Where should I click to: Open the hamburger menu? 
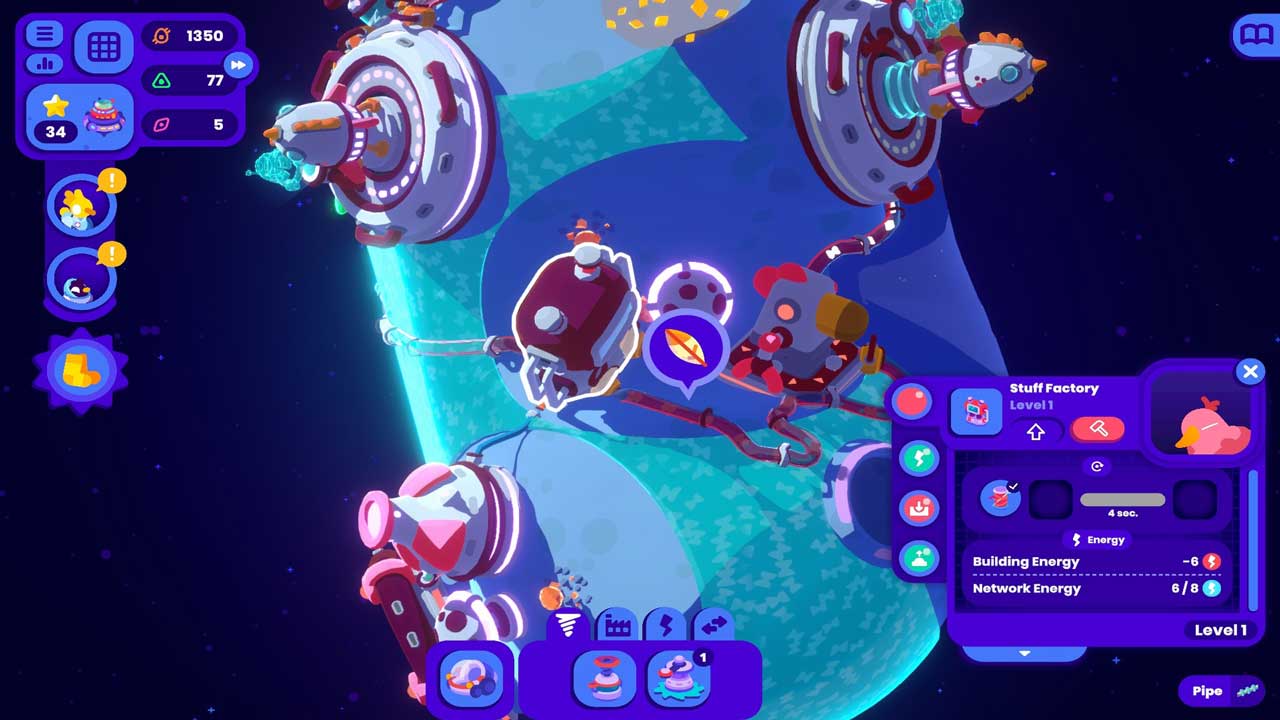tap(44, 34)
